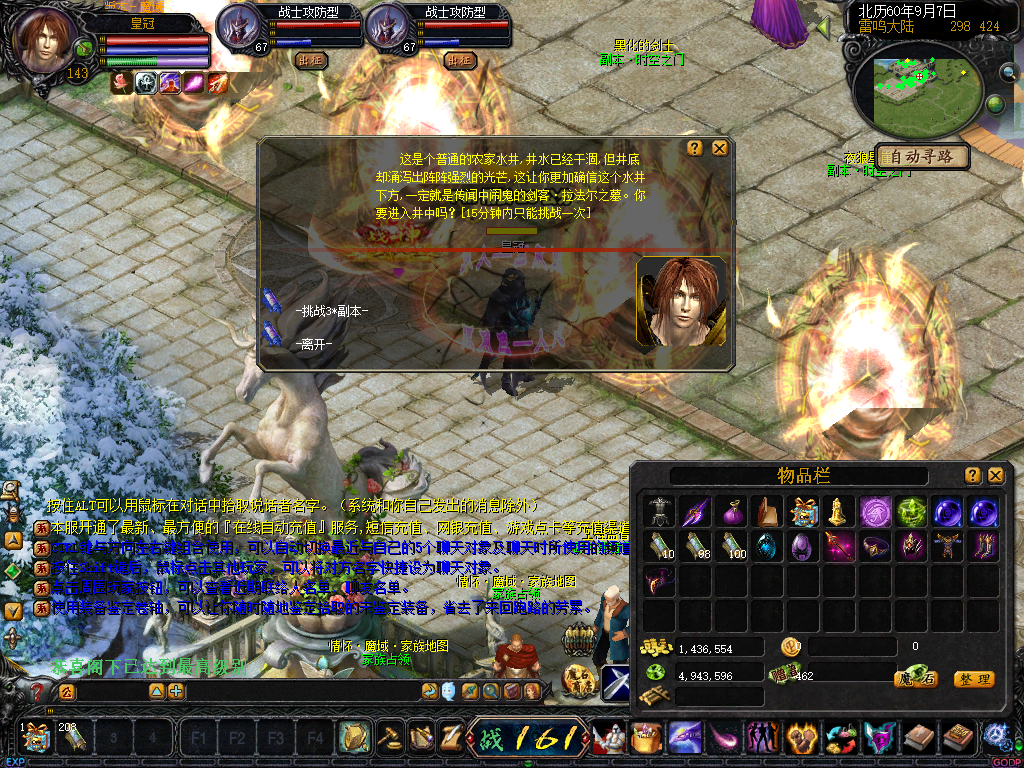Close the well dialogue window
This screenshot has height=768, width=1024.
point(719,148)
